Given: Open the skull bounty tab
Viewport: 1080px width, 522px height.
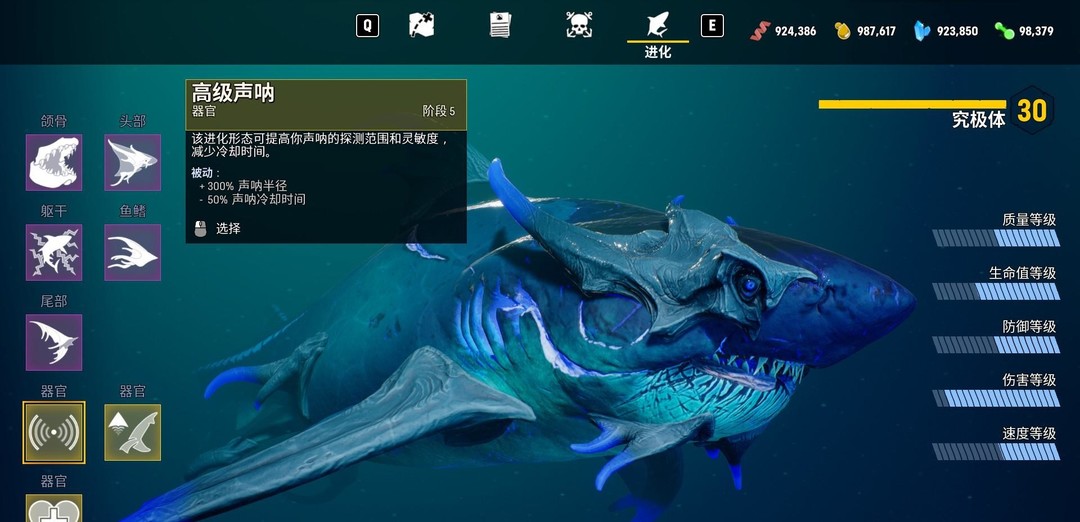Looking at the screenshot, I should tap(578, 25).
